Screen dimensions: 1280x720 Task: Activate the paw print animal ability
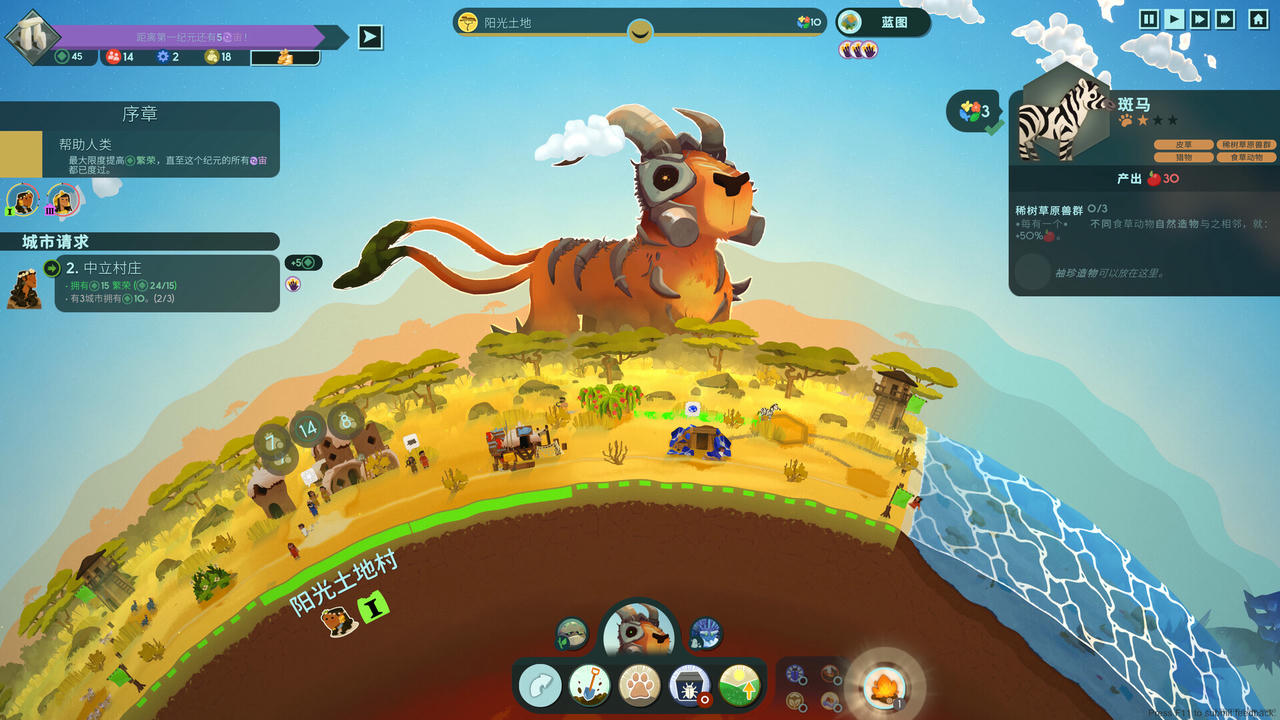coord(639,686)
